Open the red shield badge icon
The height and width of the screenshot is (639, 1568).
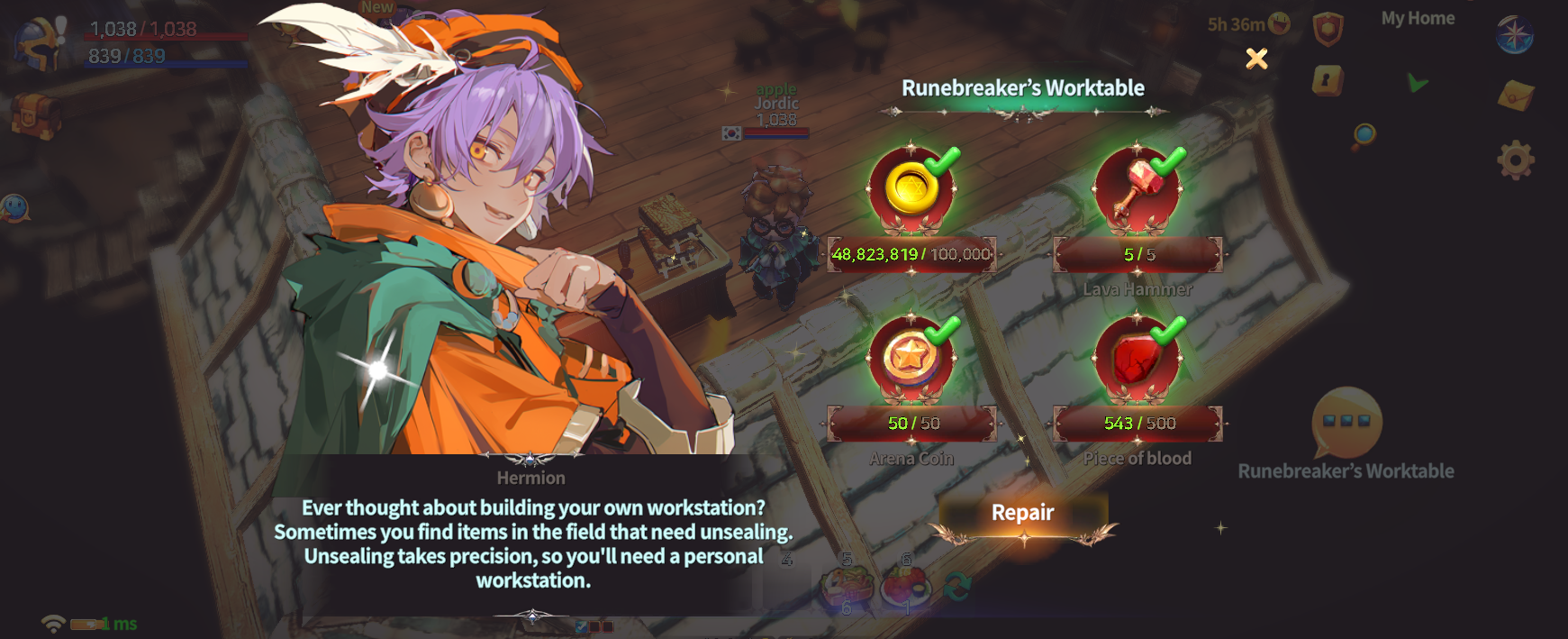[x=1328, y=29]
